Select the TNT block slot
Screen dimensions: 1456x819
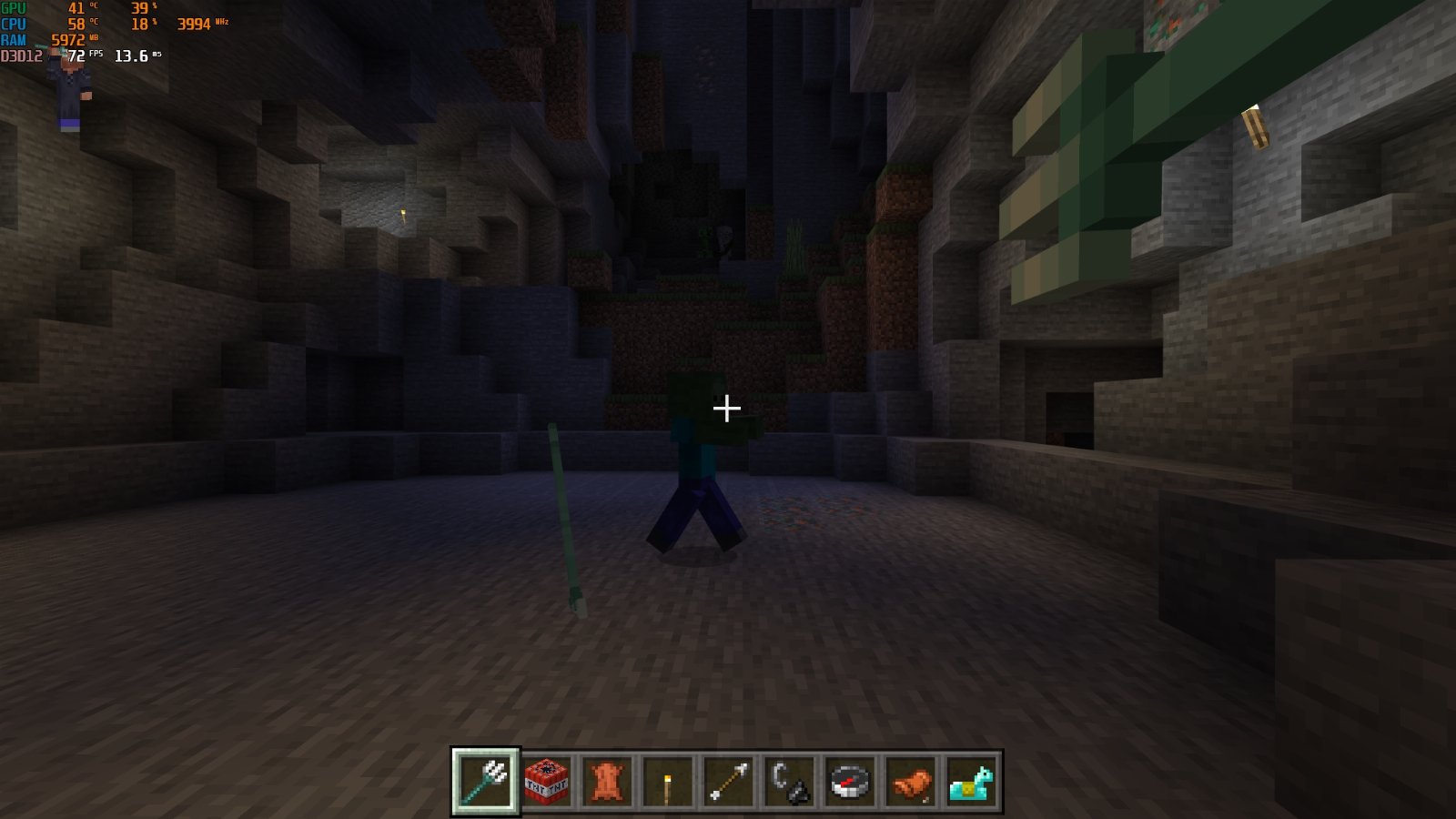(x=546, y=781)
